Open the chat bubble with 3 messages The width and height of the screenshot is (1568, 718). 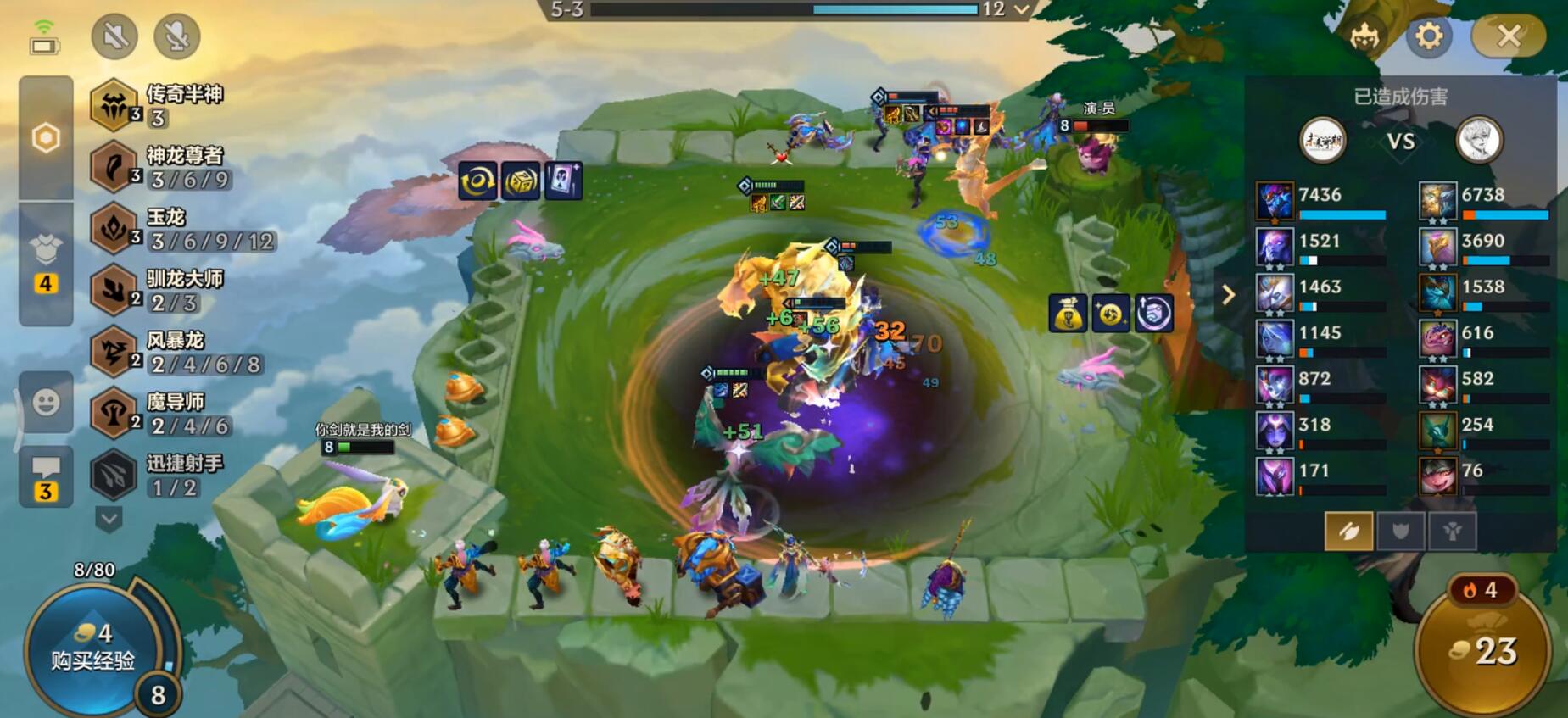46,476
